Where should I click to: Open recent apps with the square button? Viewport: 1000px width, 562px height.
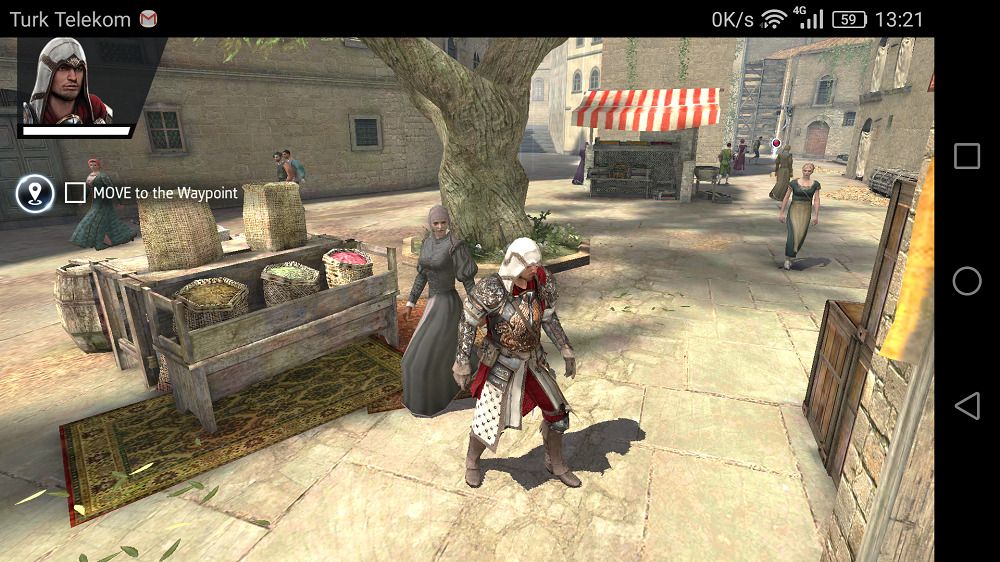click(x=967, y=156)
